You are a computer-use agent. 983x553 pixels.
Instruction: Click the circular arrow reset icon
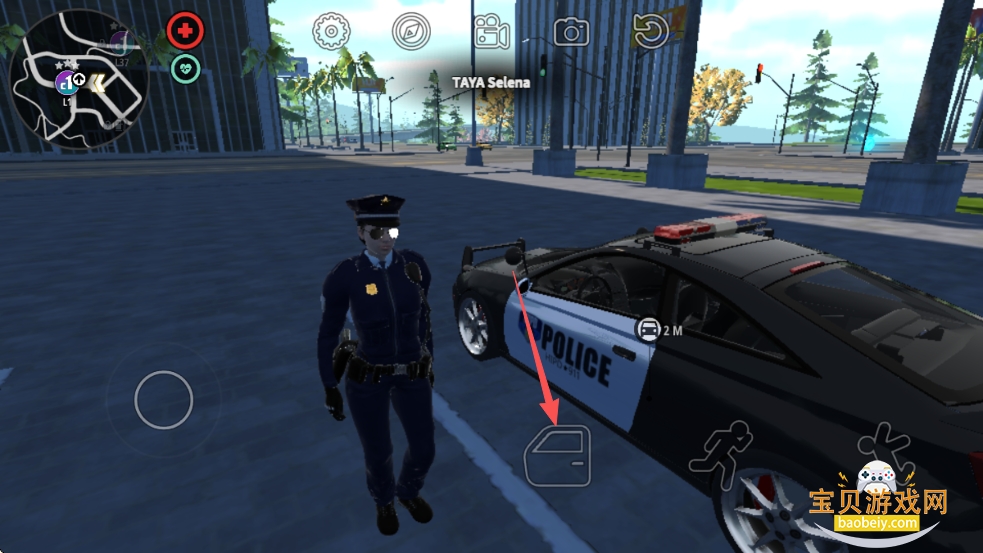[650, 32]
